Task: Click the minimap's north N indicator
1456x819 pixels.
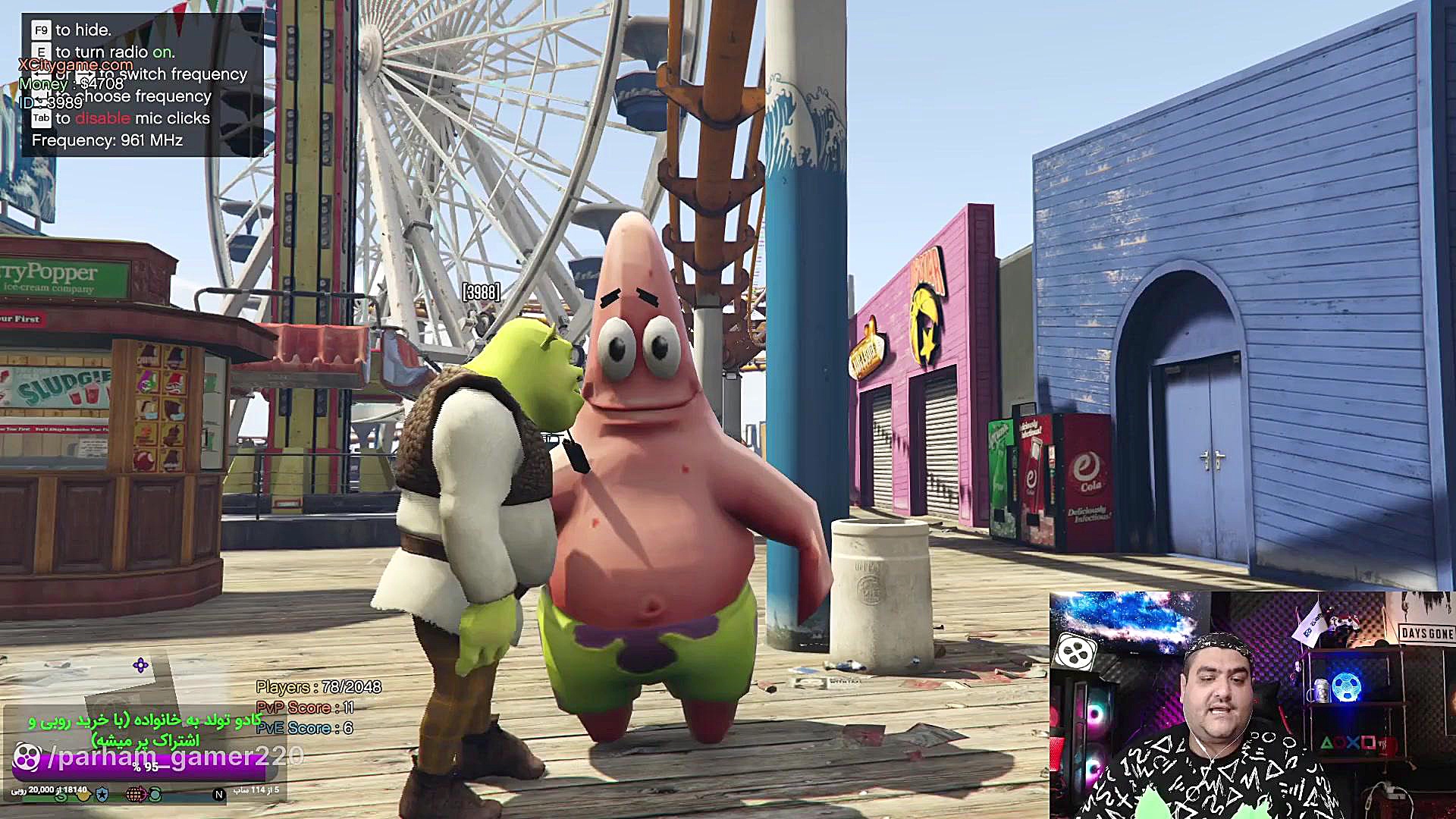Action: click(218, 794)
